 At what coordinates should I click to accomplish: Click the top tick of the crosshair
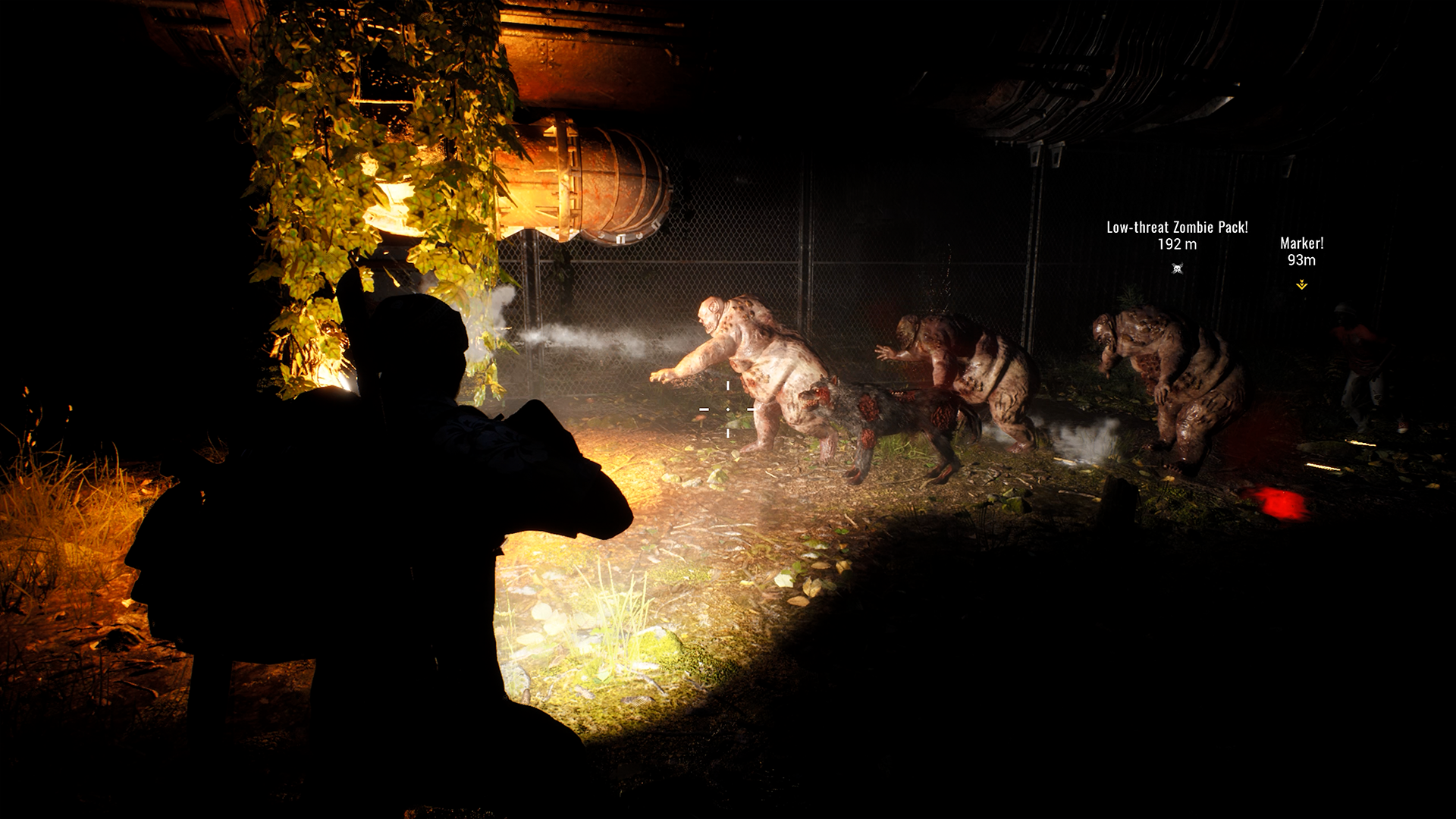[728, 385]
